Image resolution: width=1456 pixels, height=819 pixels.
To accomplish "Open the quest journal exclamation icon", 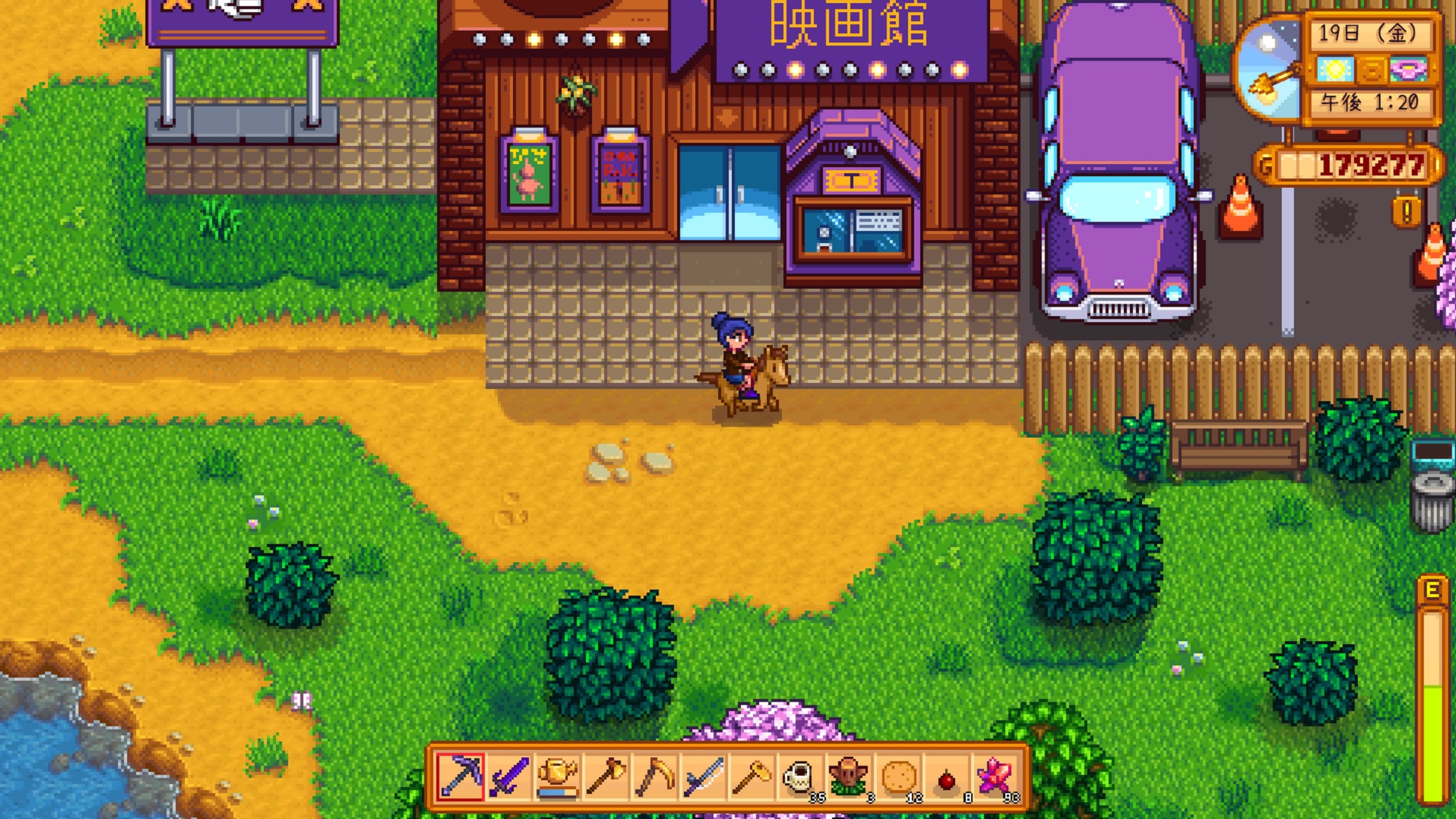I will (1407, 212).
